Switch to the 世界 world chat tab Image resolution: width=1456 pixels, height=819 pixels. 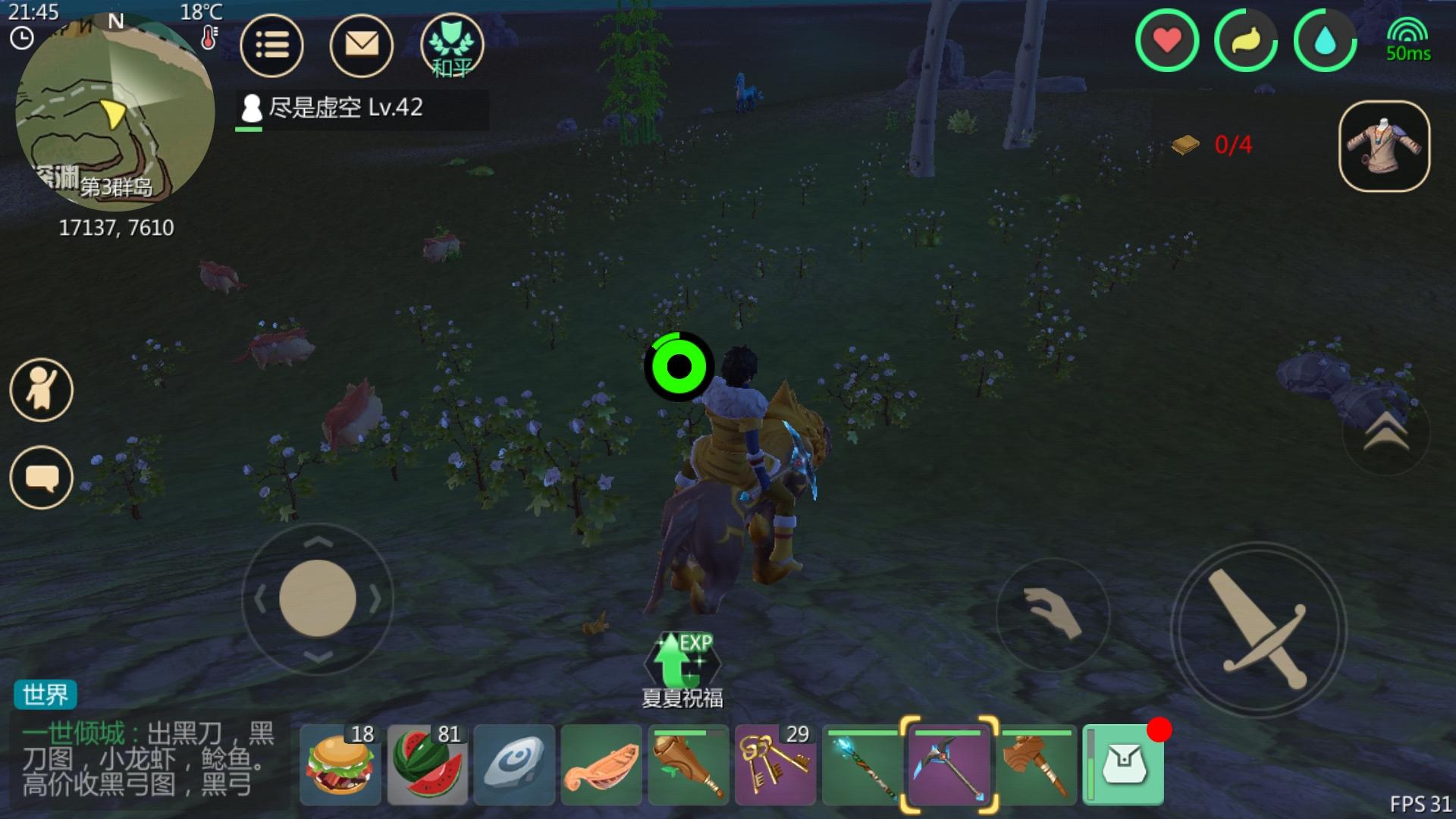[45, 694]
